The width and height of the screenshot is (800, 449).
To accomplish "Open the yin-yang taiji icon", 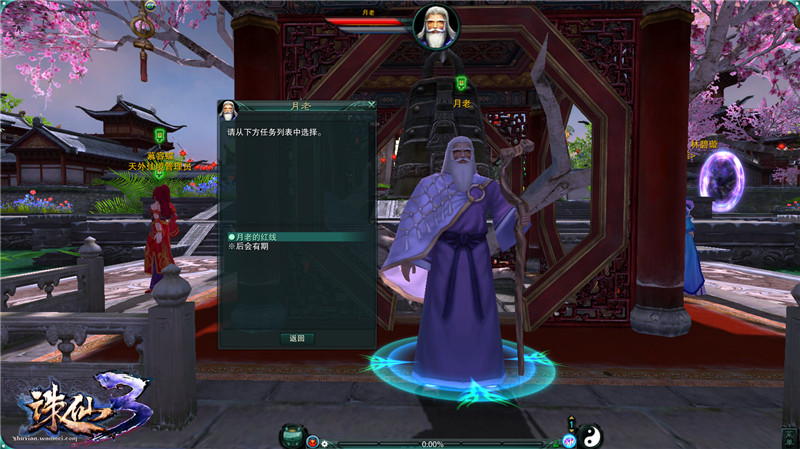I will coord(590,435).
